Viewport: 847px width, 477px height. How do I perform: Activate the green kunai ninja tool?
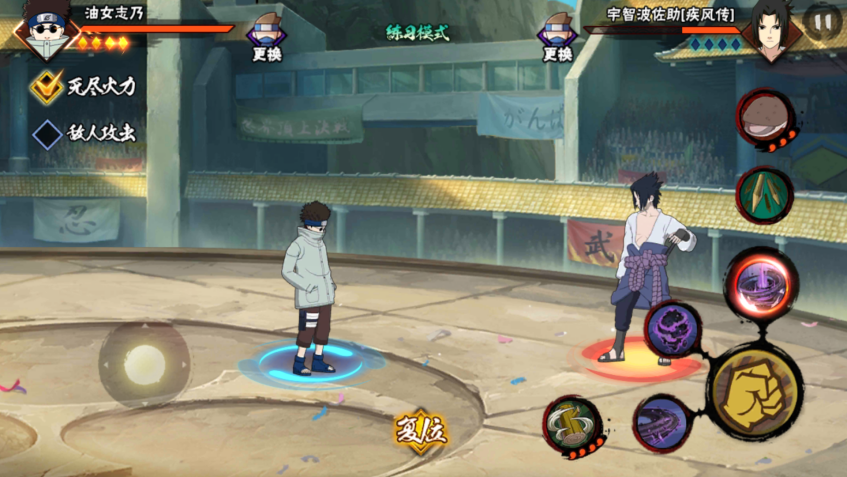pos(764,194)
